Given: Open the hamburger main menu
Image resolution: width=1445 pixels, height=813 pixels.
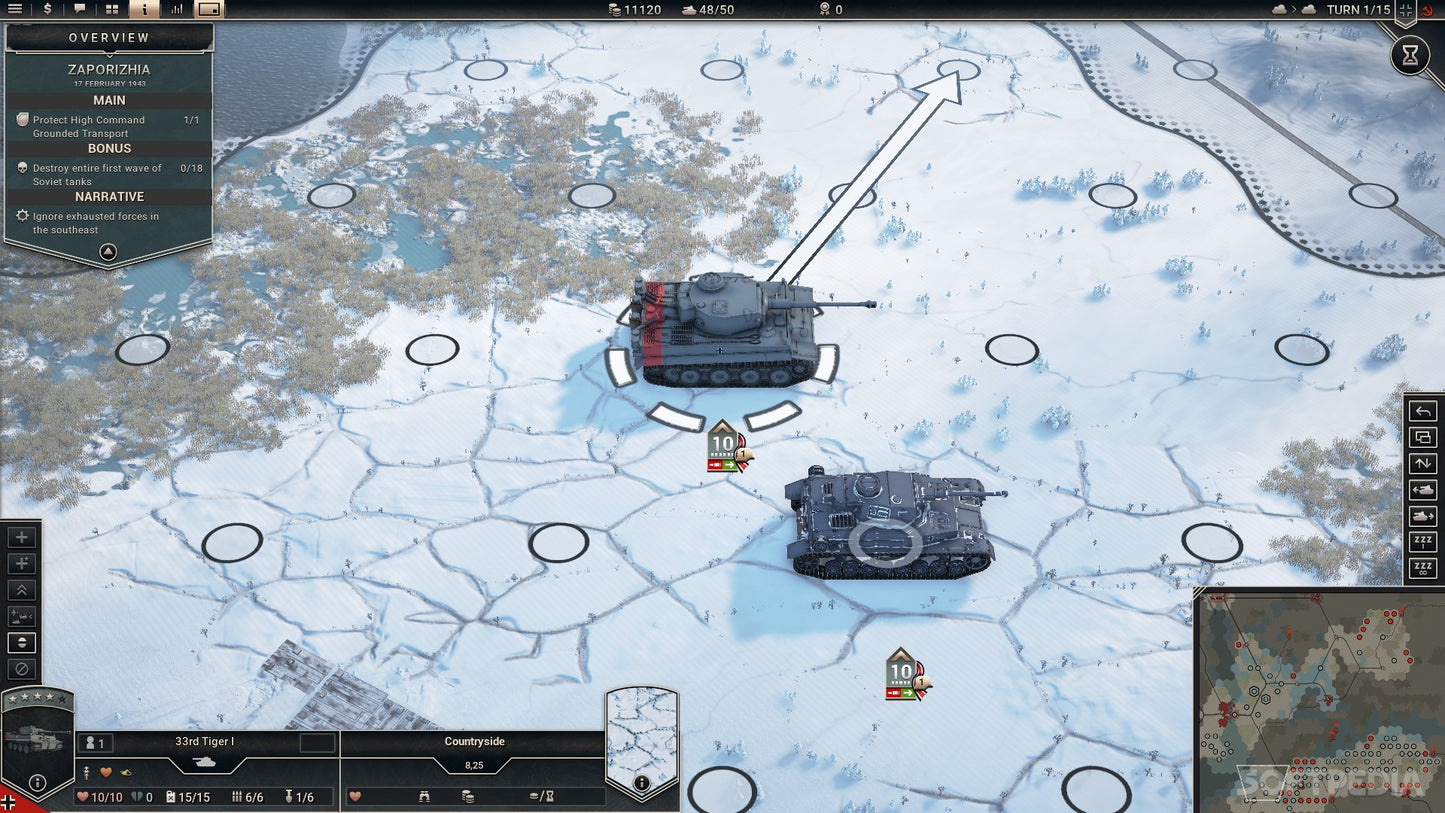Looking at the screenshot, I should point(15,9).
